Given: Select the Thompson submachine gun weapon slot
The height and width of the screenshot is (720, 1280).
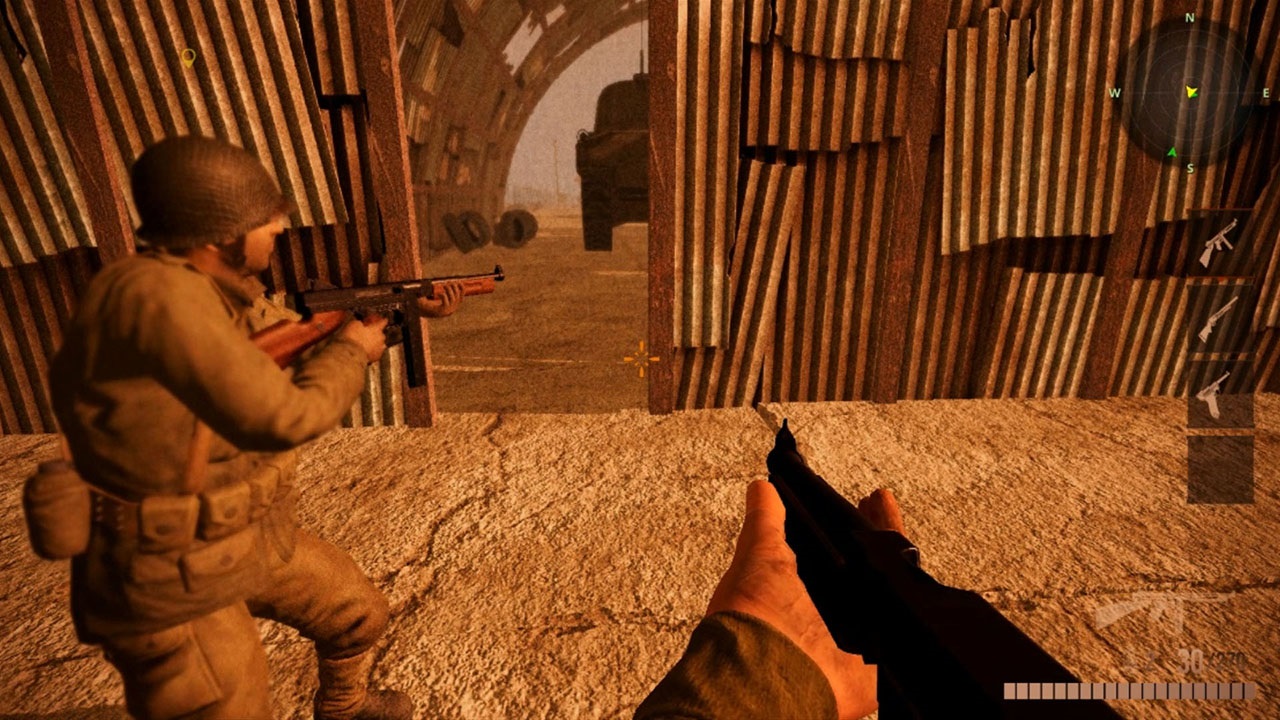Looking at the screenshot, I should pyautogui.click(x=1218, y=240).
